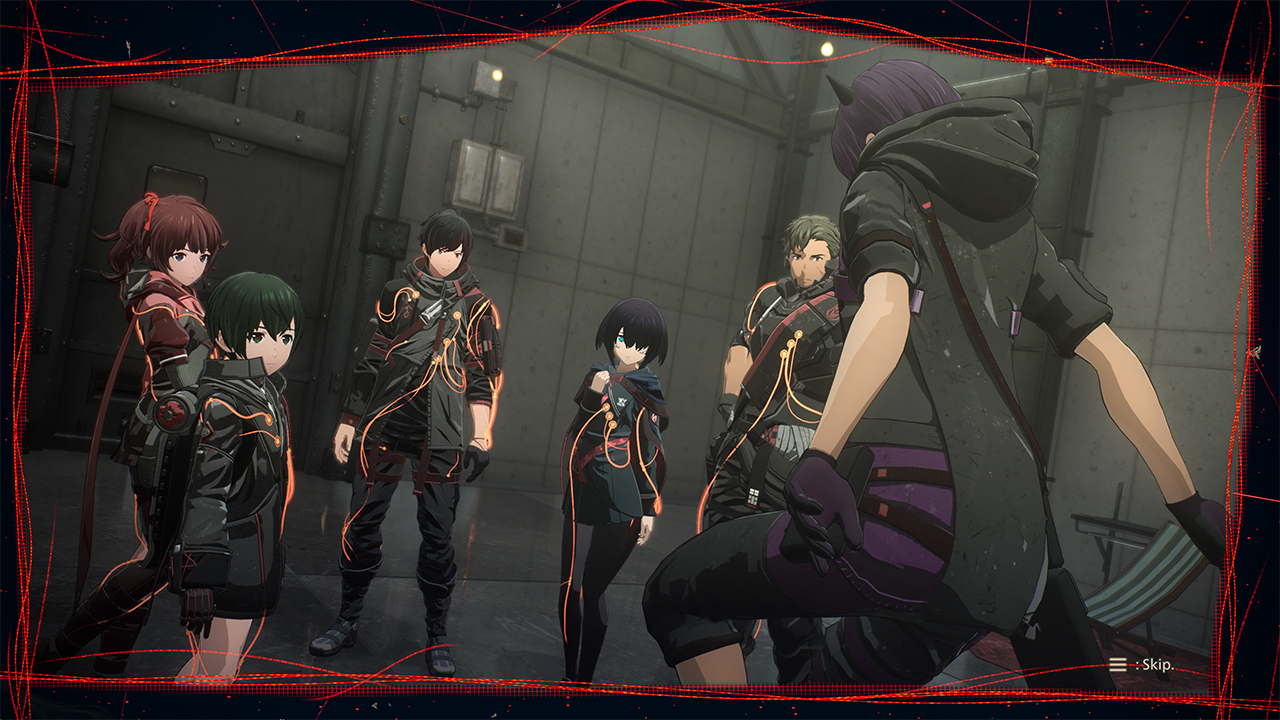The image size is (1280, 720).
Task: Skip the cutscene using the Skip prompt
Action: tap(1141, 664)
